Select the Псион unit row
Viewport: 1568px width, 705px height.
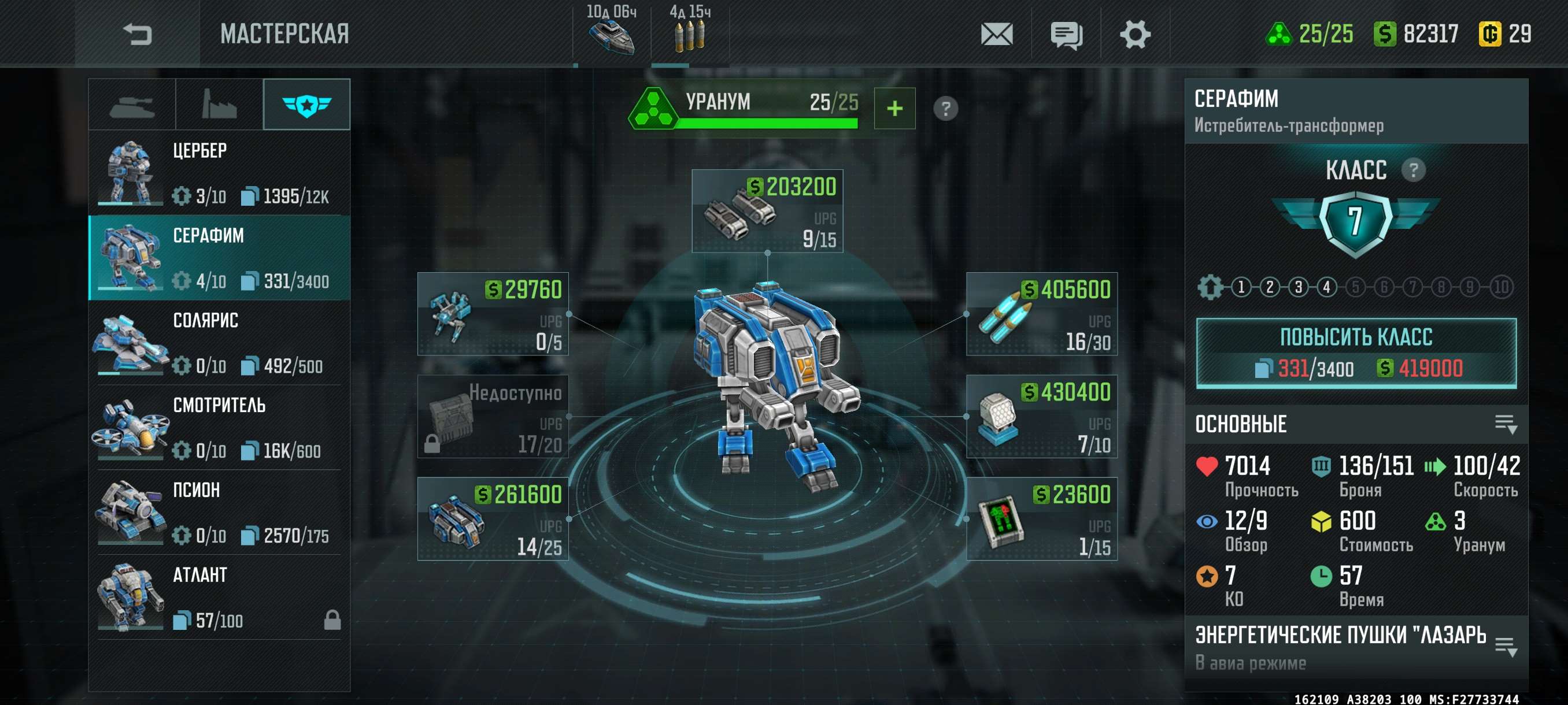219,512
